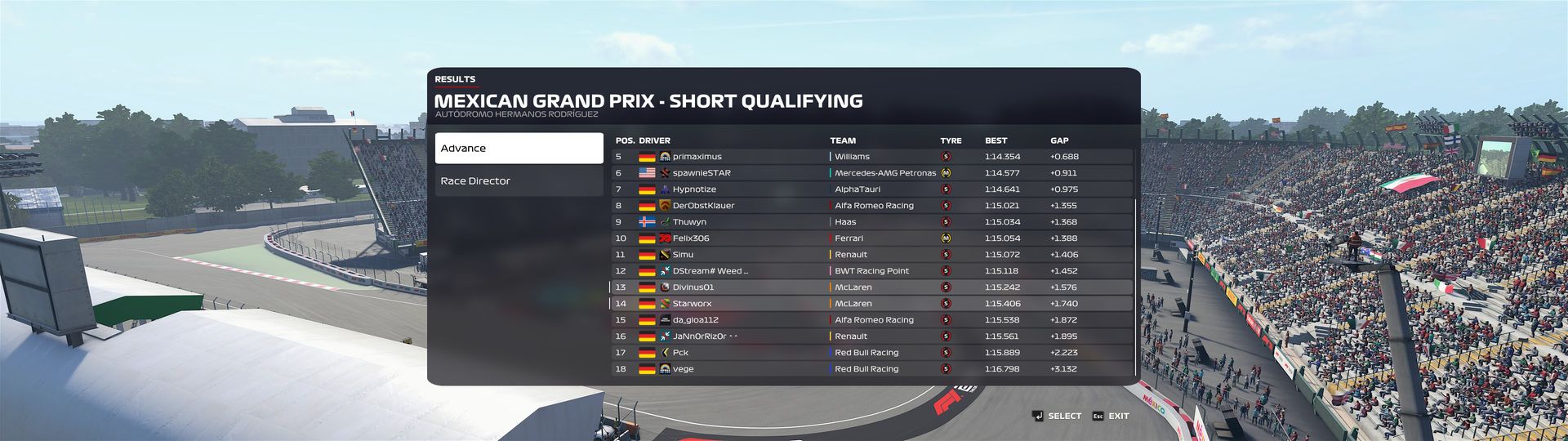Image resolution: width=1568 pixels, height=441 pixels.
Task: Choose spawnieSTAR's result row
Action: point(871,173)
